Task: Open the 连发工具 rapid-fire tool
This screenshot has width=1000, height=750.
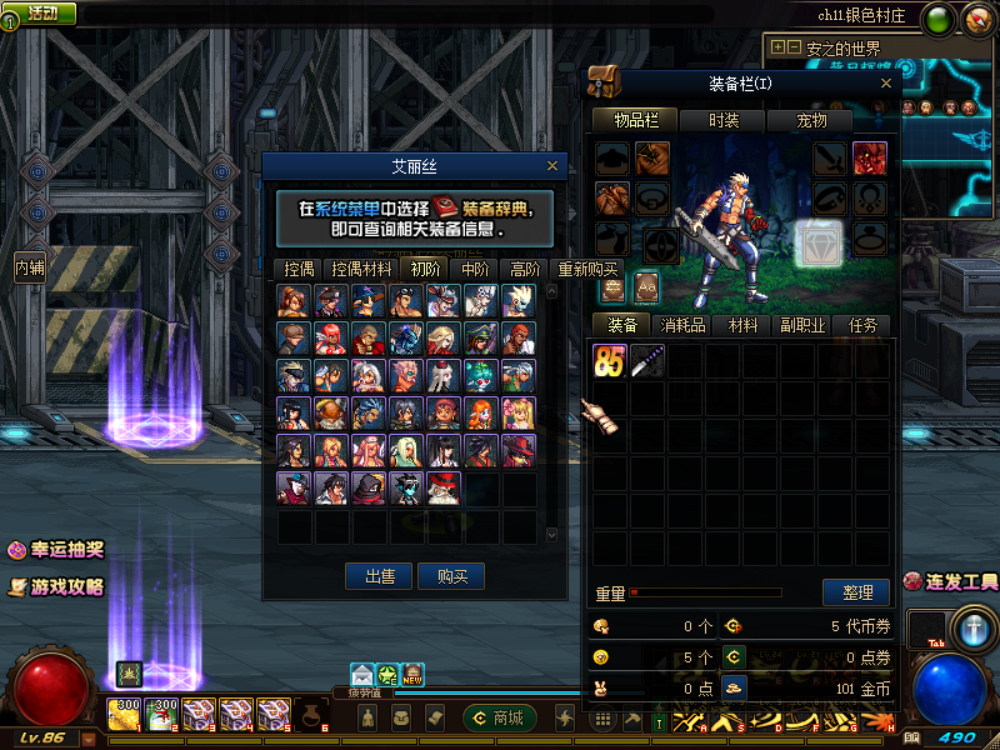Action: click(951, 582)
